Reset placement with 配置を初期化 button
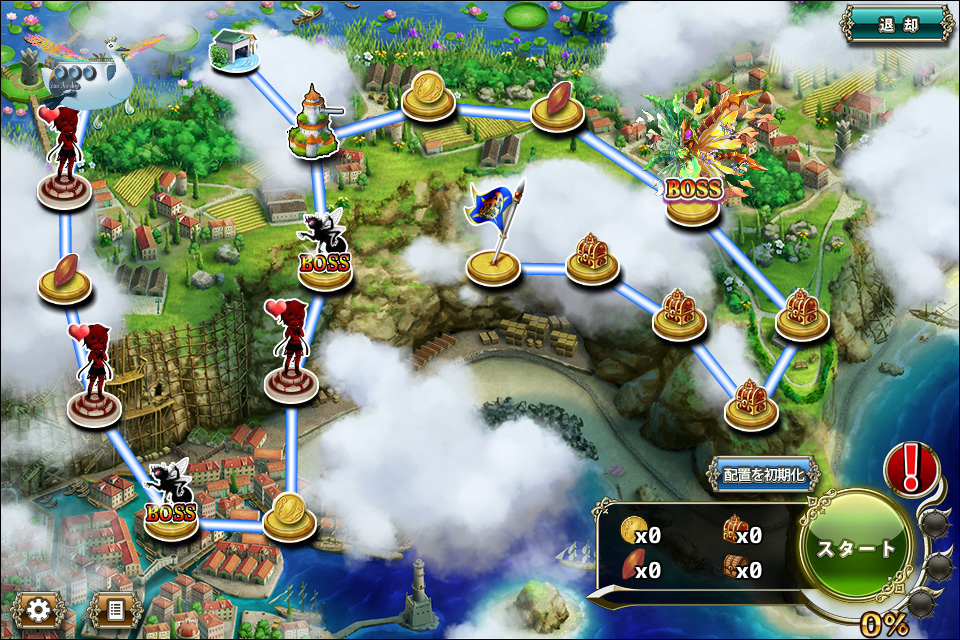The image size is (960, 640). pyautogui.click(x=762, y=475)
